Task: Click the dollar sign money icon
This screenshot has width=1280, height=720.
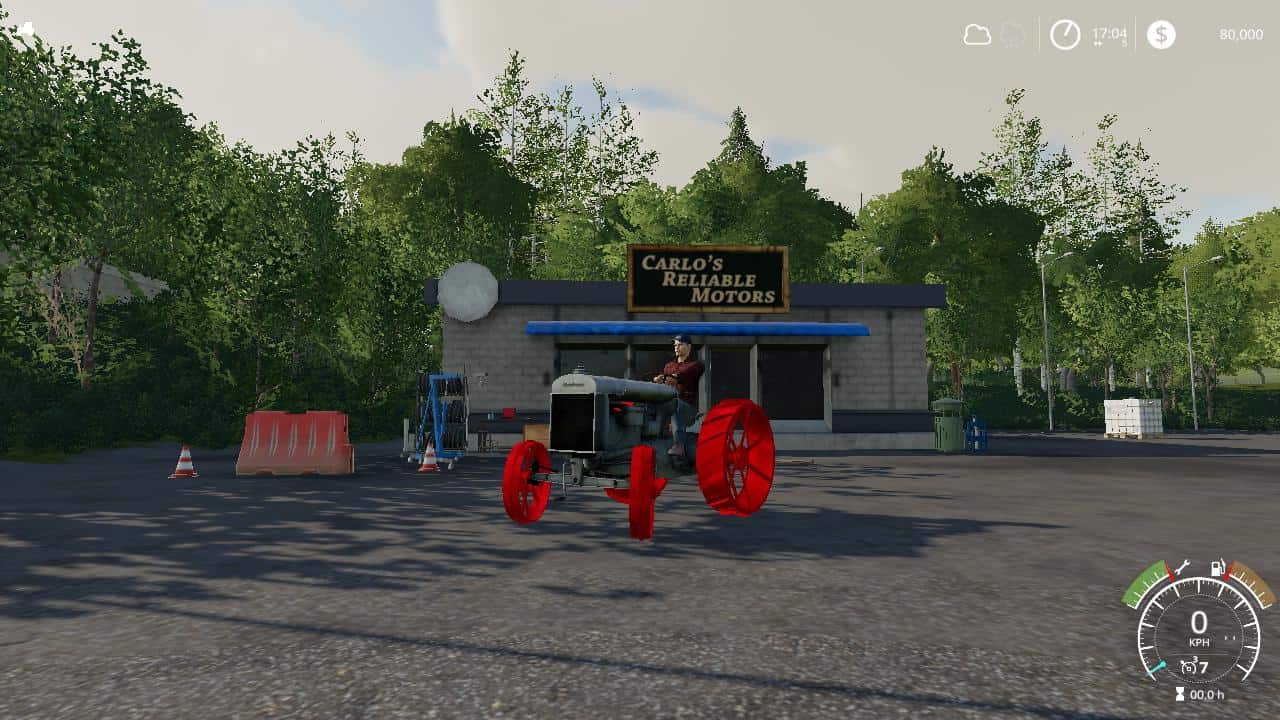Action: [x=1159, y=33]
